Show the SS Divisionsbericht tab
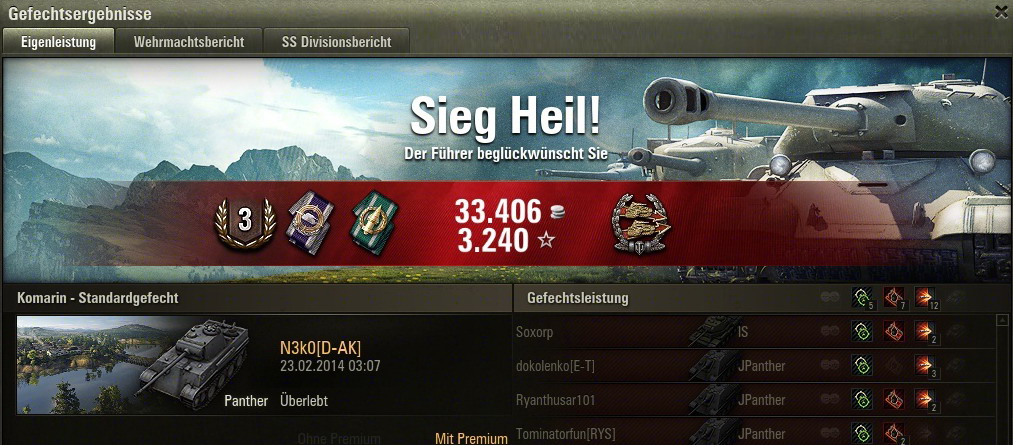This screenshot has width=1013, height=445. [x=335, y=42]
